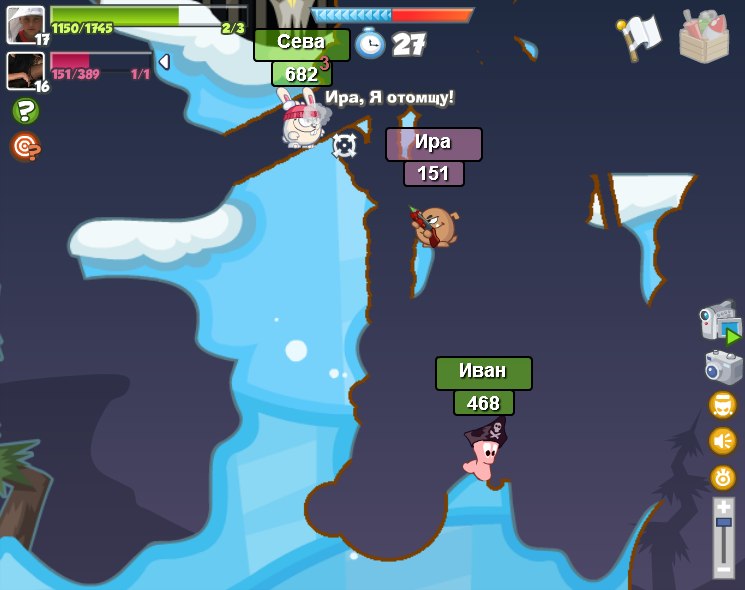Take a screenshot with the photo camera icon

[x=723, y=367]
